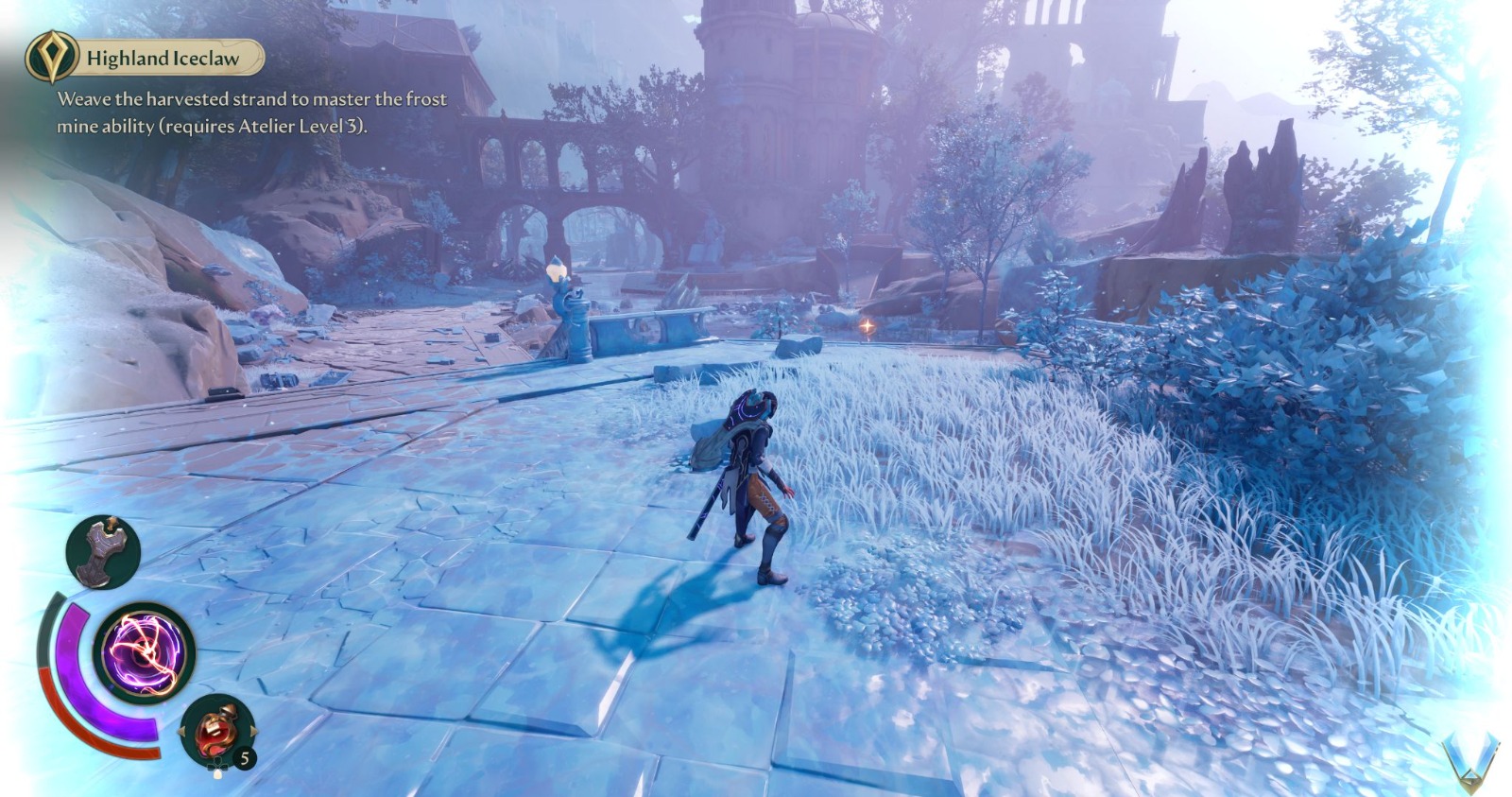Click the gold quest emblem beside Highland Iceclaw
This screenshot has width=1512, height=797.
point(53,57)
